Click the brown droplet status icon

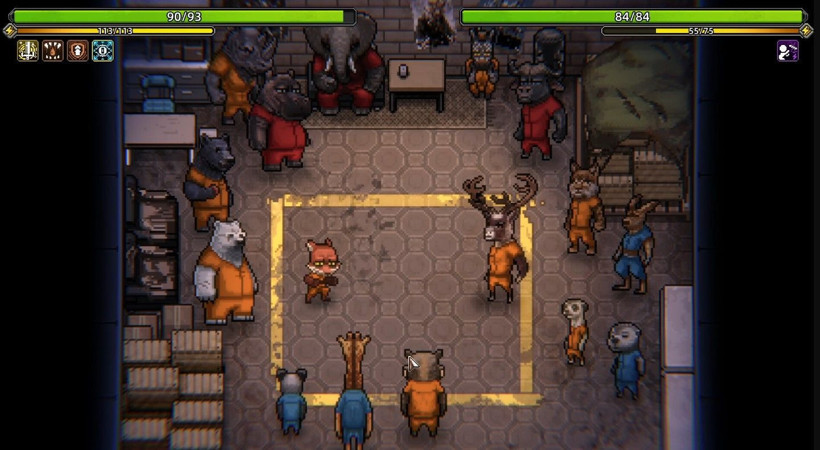53,51
